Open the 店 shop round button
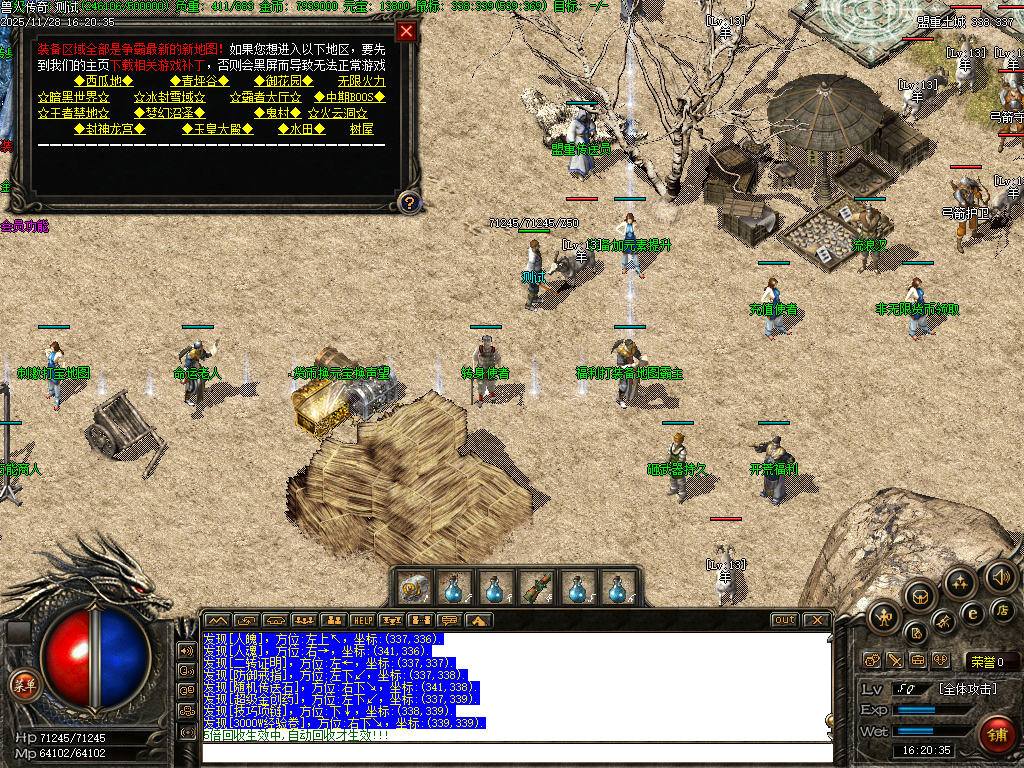Viewport: 1024px width, 768px height. point(1003,610)
